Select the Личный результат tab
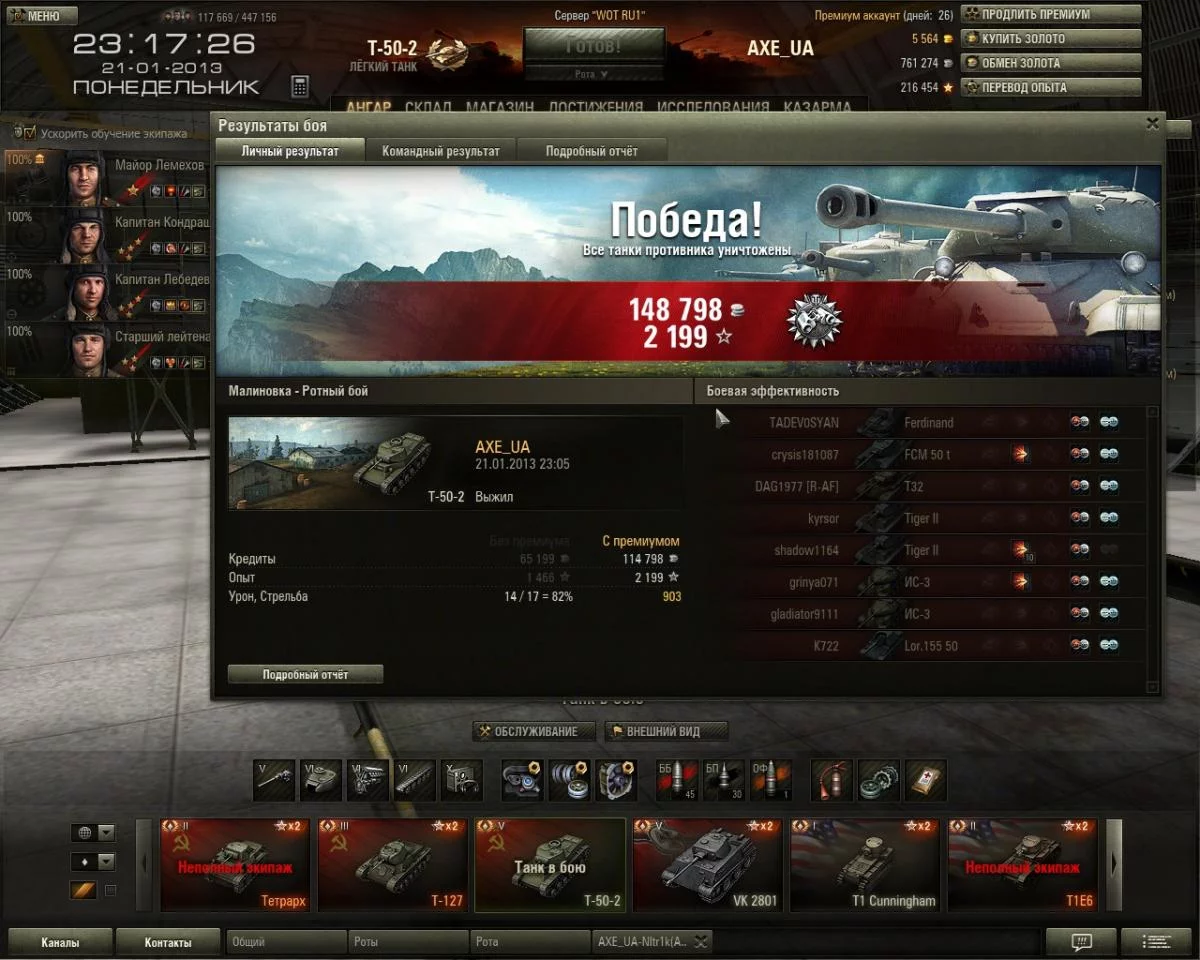Viewport: 1200px width, 960px height. pos(290,151)
